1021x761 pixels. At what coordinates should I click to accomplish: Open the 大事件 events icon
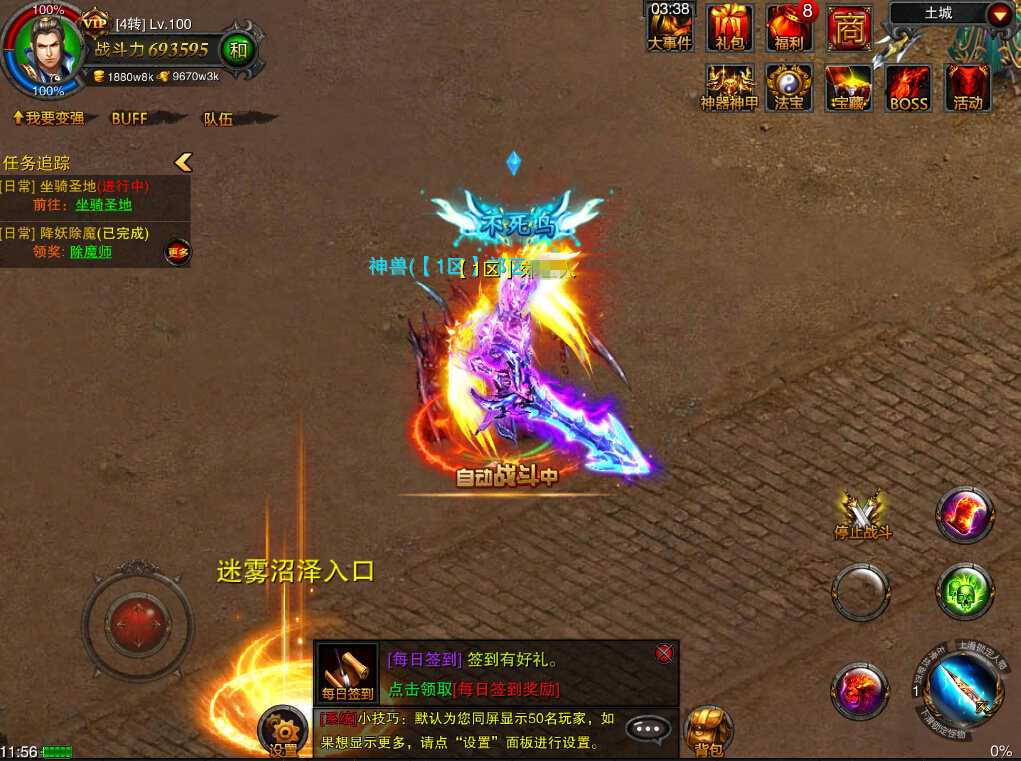(x=669, y=27)
